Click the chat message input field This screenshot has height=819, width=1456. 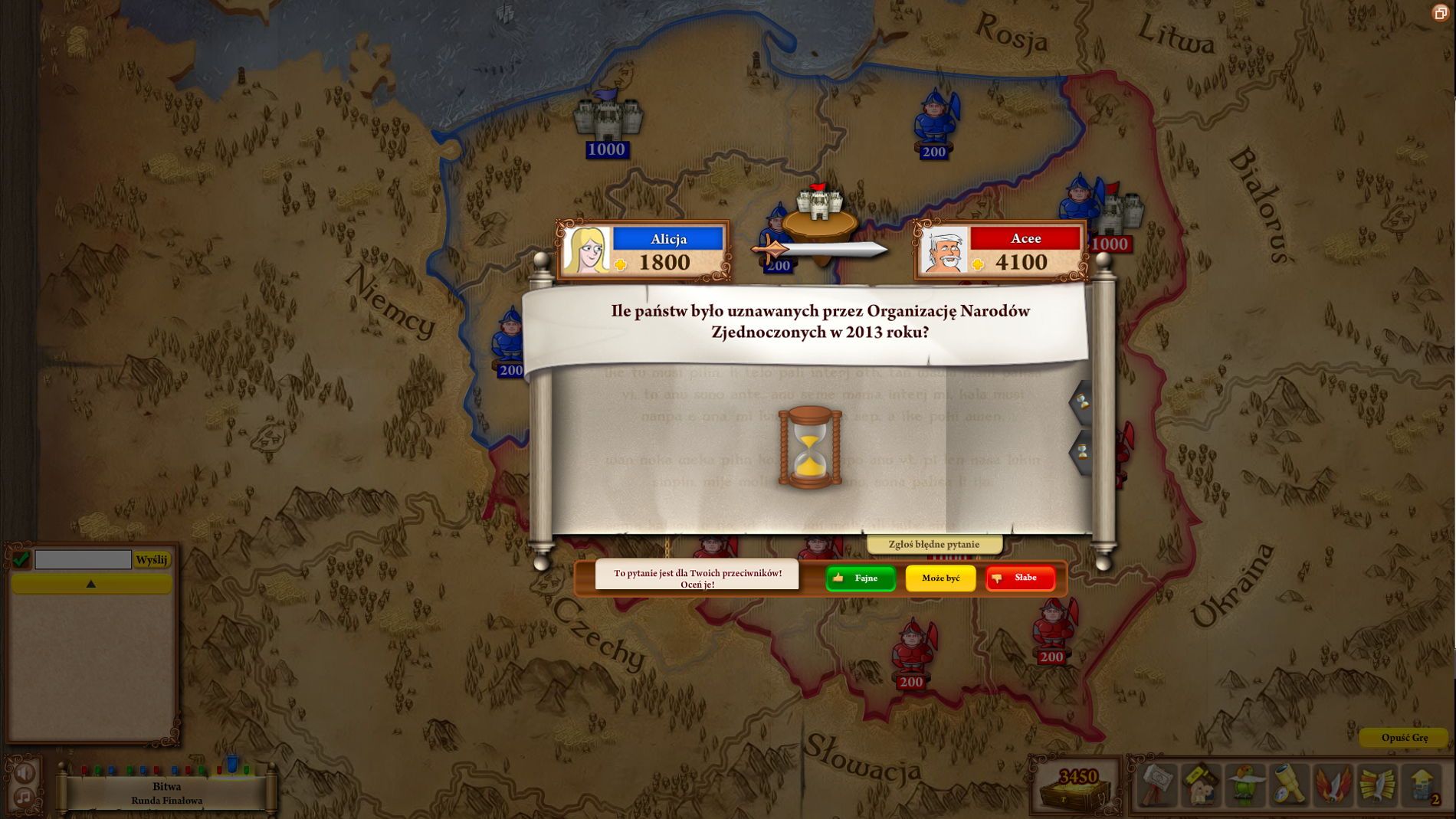(x=84, y=559)
